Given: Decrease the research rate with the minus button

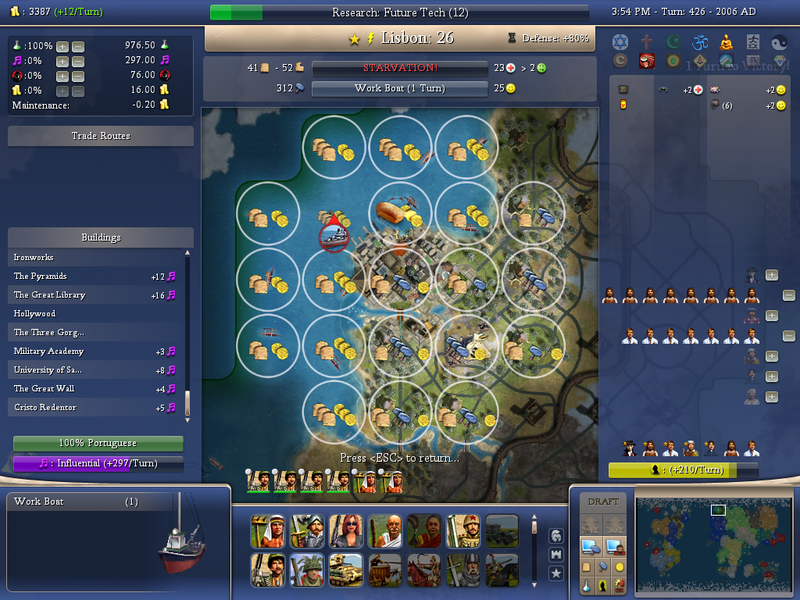Looking at the screenshot, I should click(x=78, y=46).
